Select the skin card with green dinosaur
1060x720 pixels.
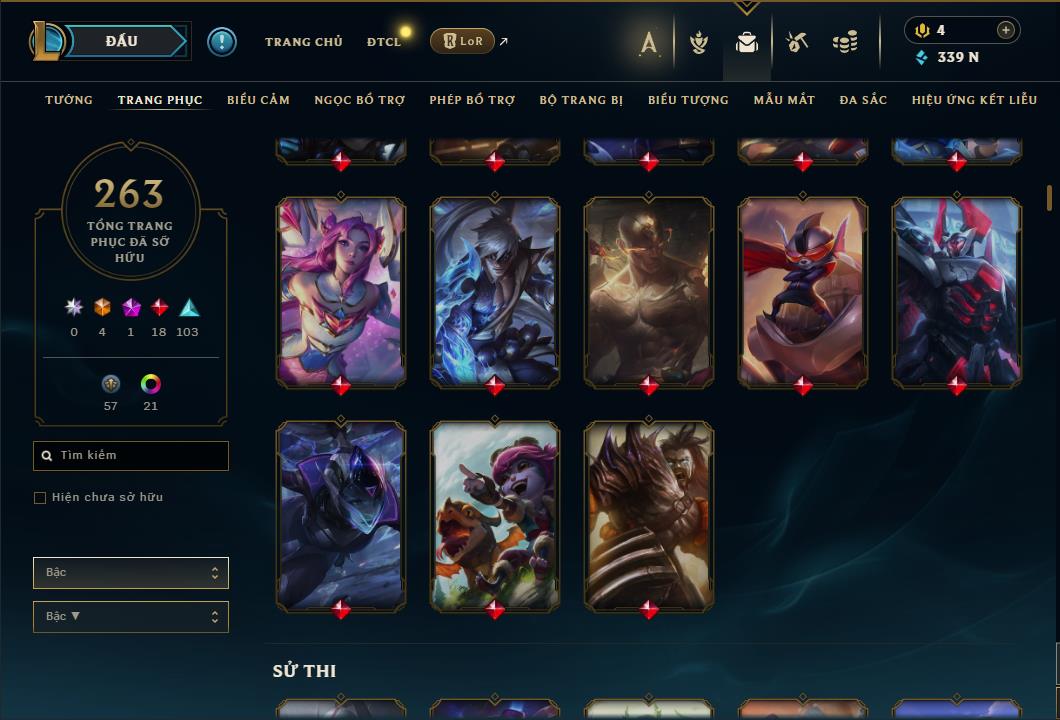tap(495, 514)
